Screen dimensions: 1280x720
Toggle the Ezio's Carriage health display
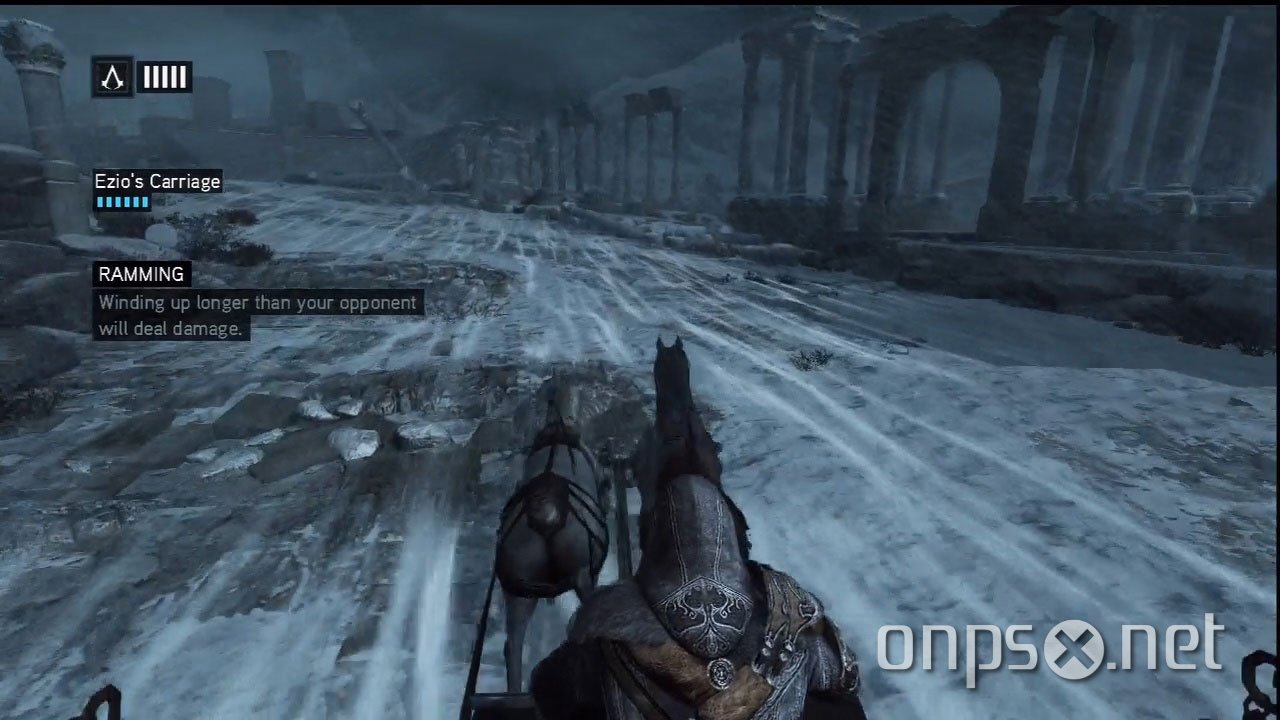[120, 199]
